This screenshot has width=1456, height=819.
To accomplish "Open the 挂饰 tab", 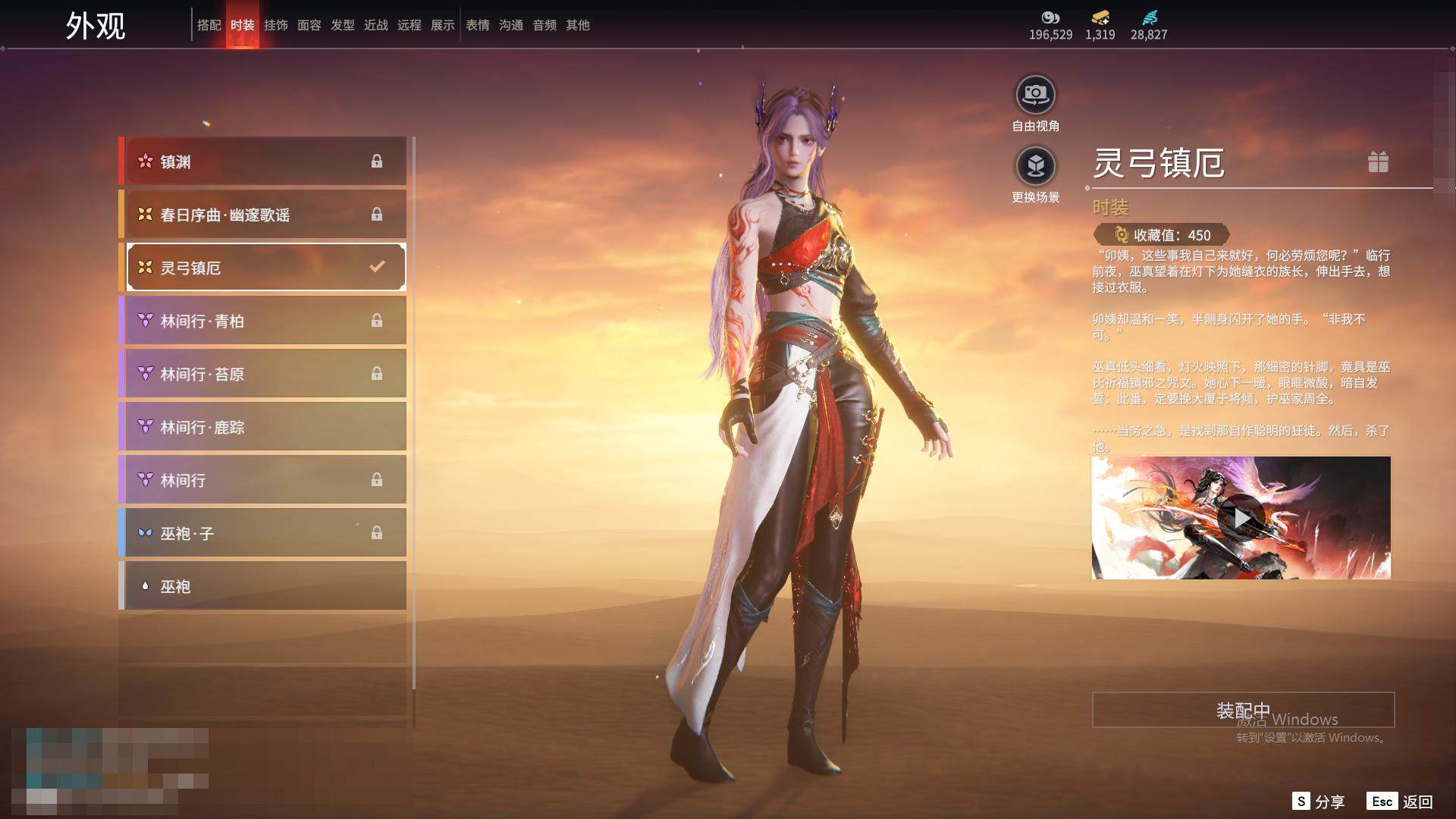I will [275, 25].
